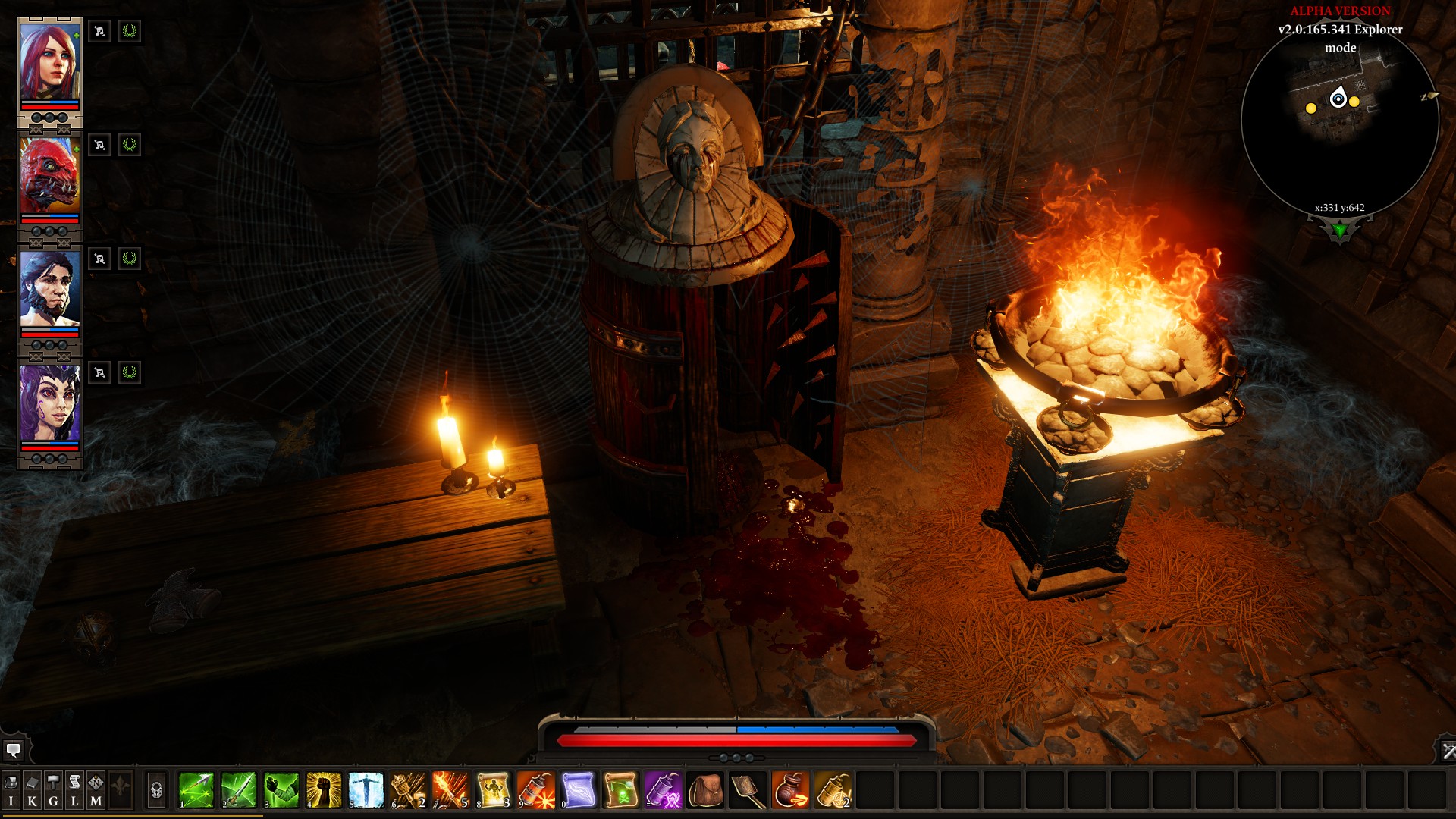Use the green dagger skill in slot 2
Screen dimensions: 1456x819
pyautogui.click(x=239, y=790)
